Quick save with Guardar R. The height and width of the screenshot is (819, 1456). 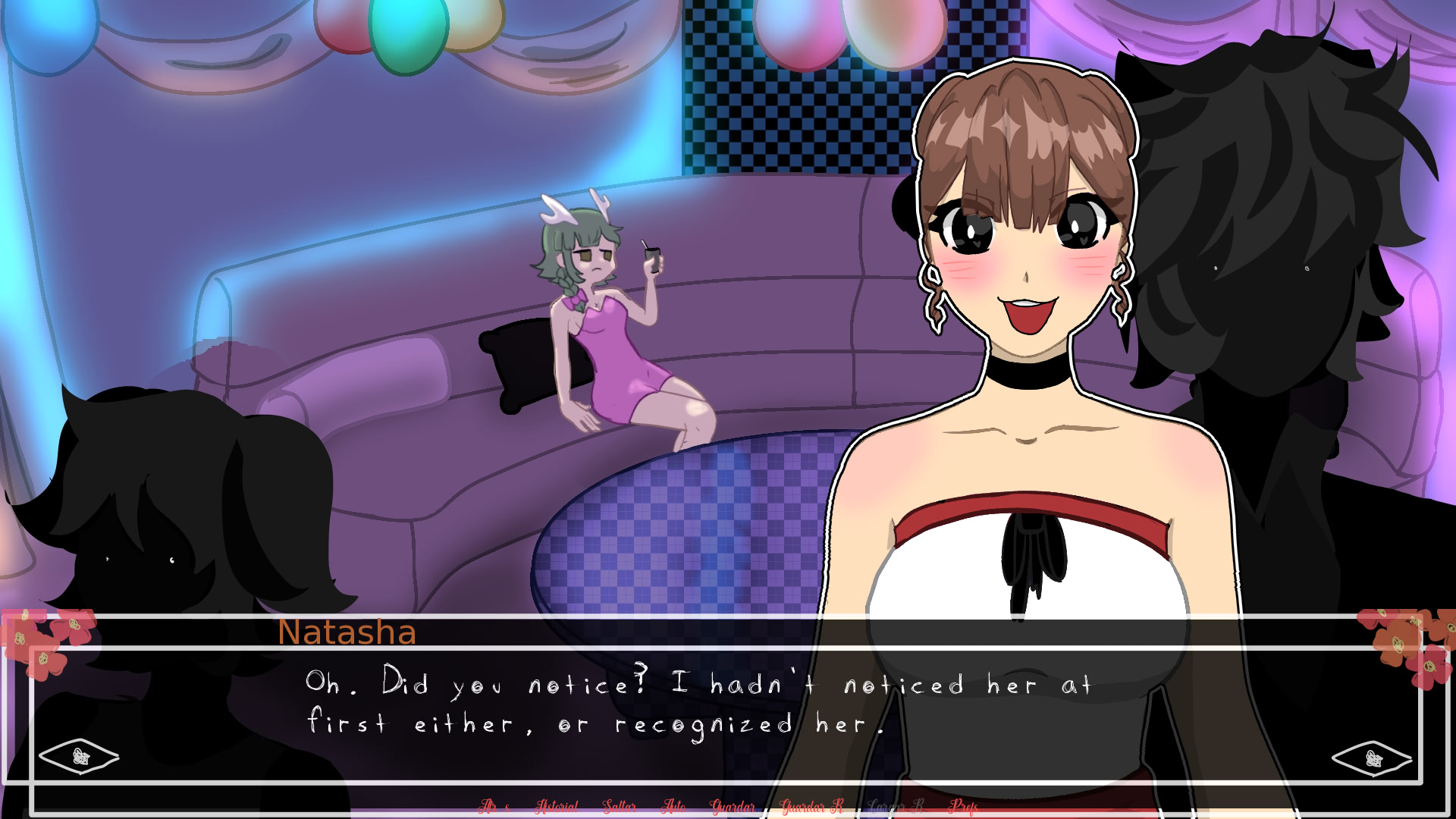coord(811,806)
